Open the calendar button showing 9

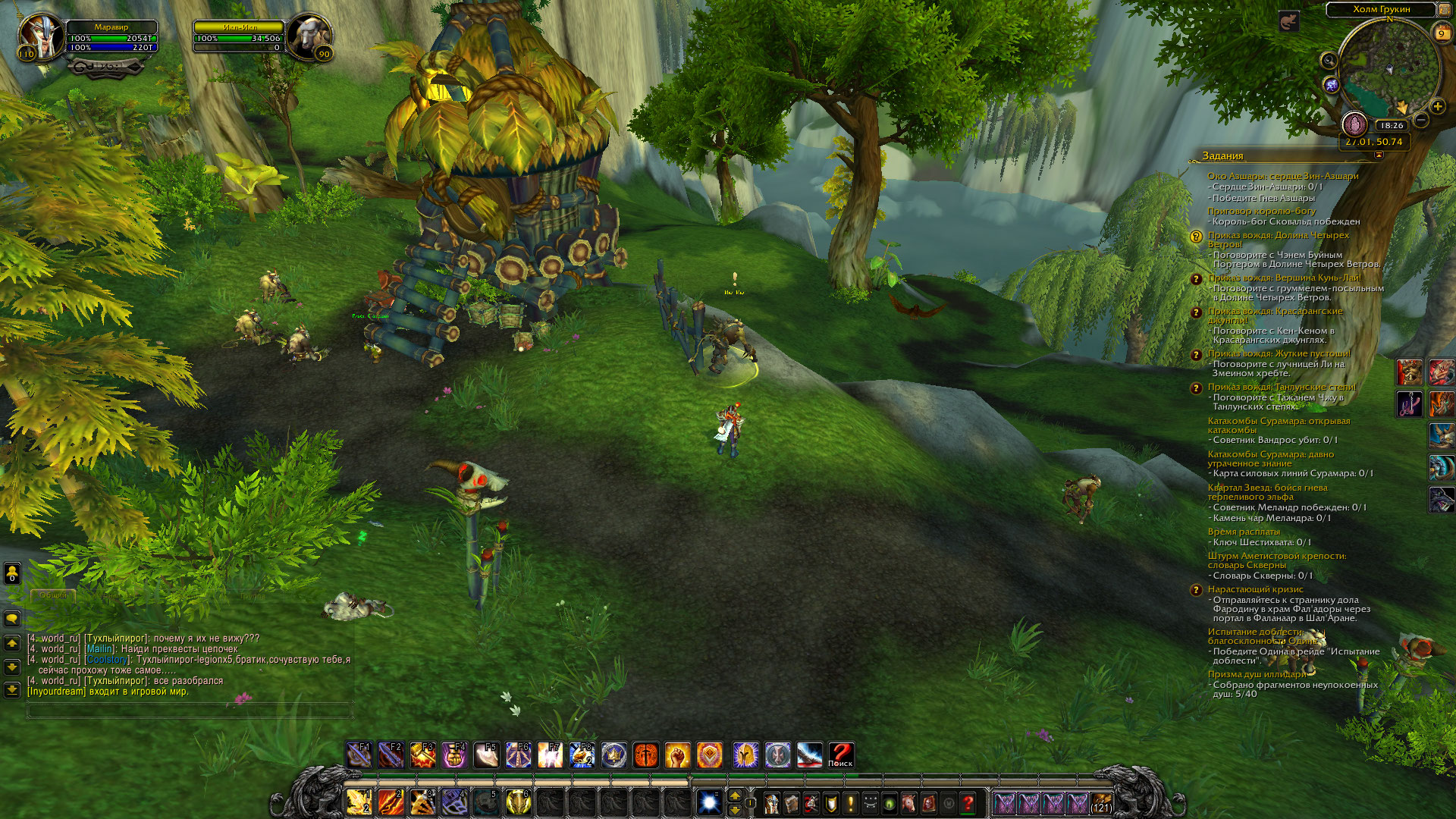tap(1441, 33)
